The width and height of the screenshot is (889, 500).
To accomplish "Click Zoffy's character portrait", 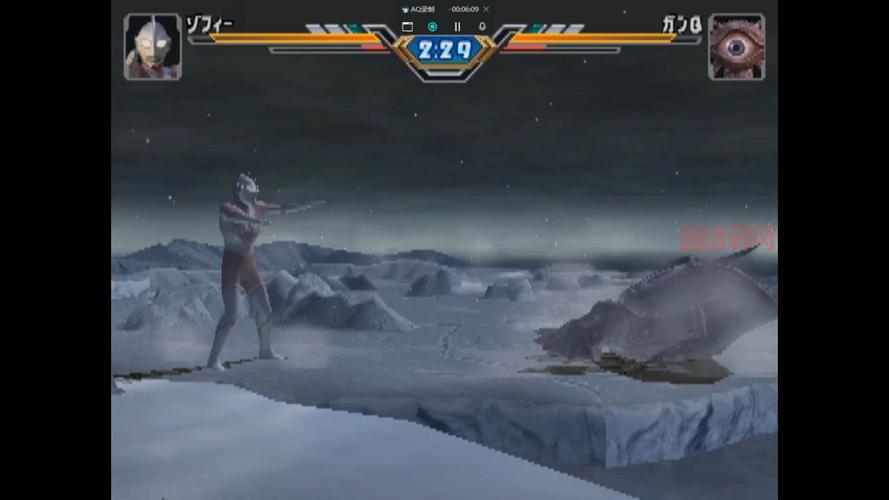I will point(152,46).
